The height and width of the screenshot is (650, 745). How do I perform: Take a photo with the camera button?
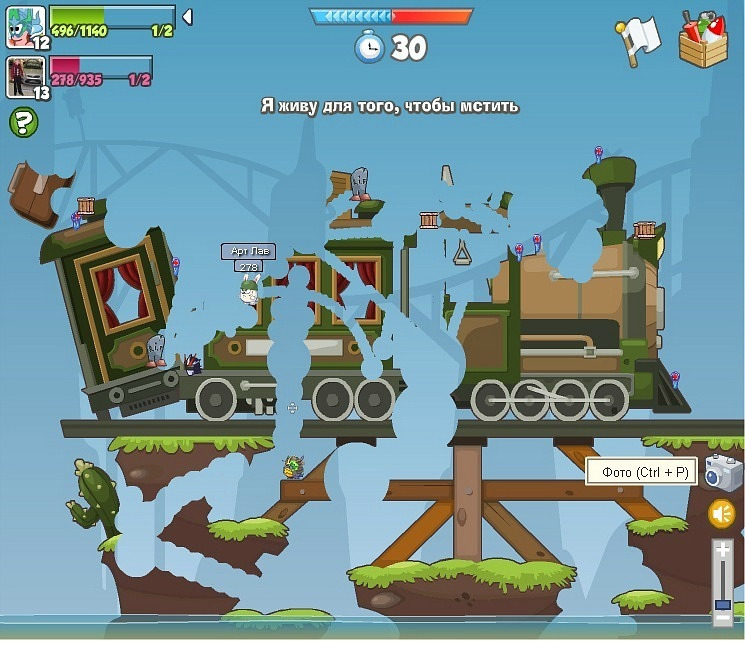pos(721,472)
